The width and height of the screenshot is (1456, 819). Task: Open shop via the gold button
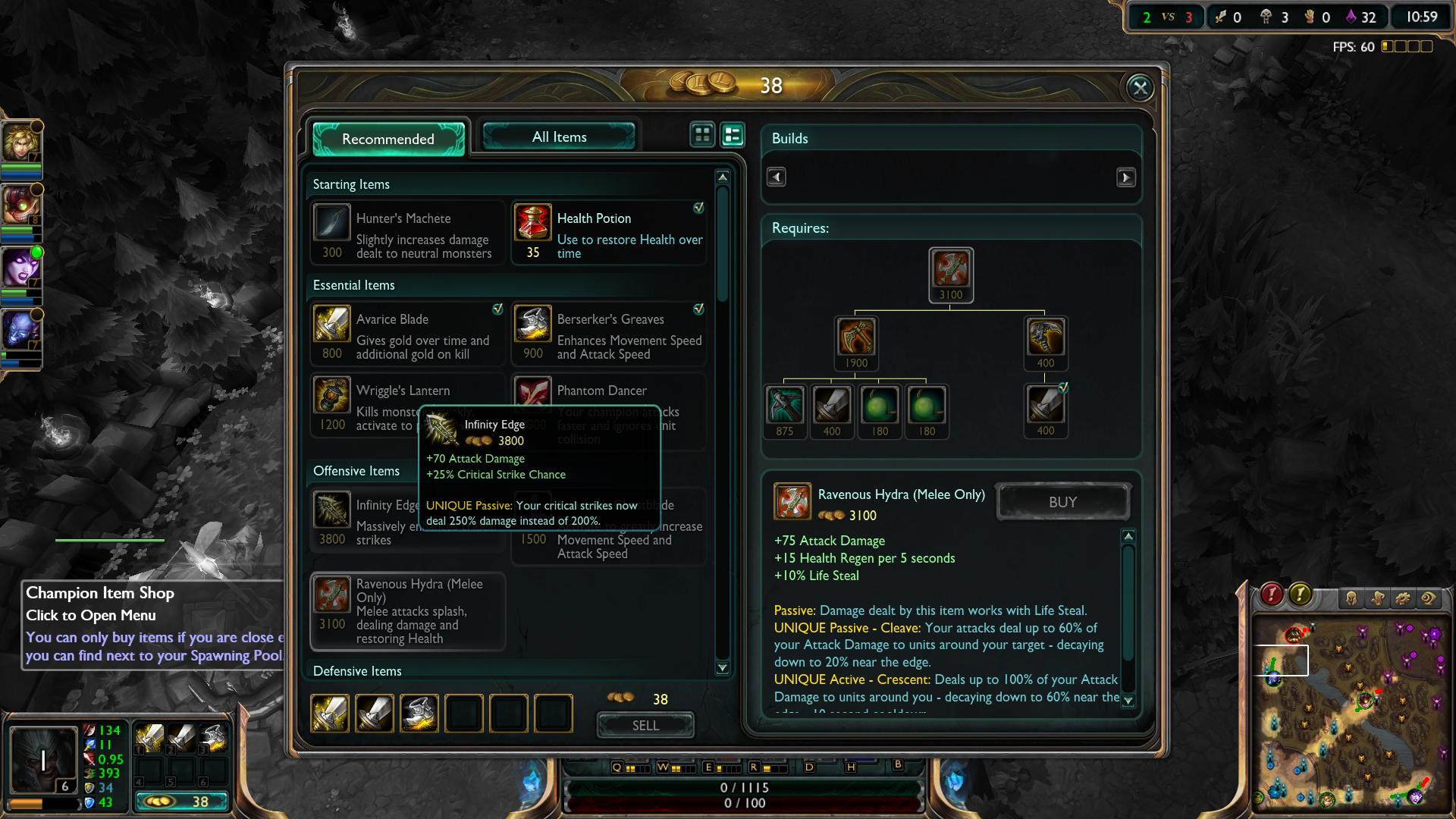tap(182, 801)
